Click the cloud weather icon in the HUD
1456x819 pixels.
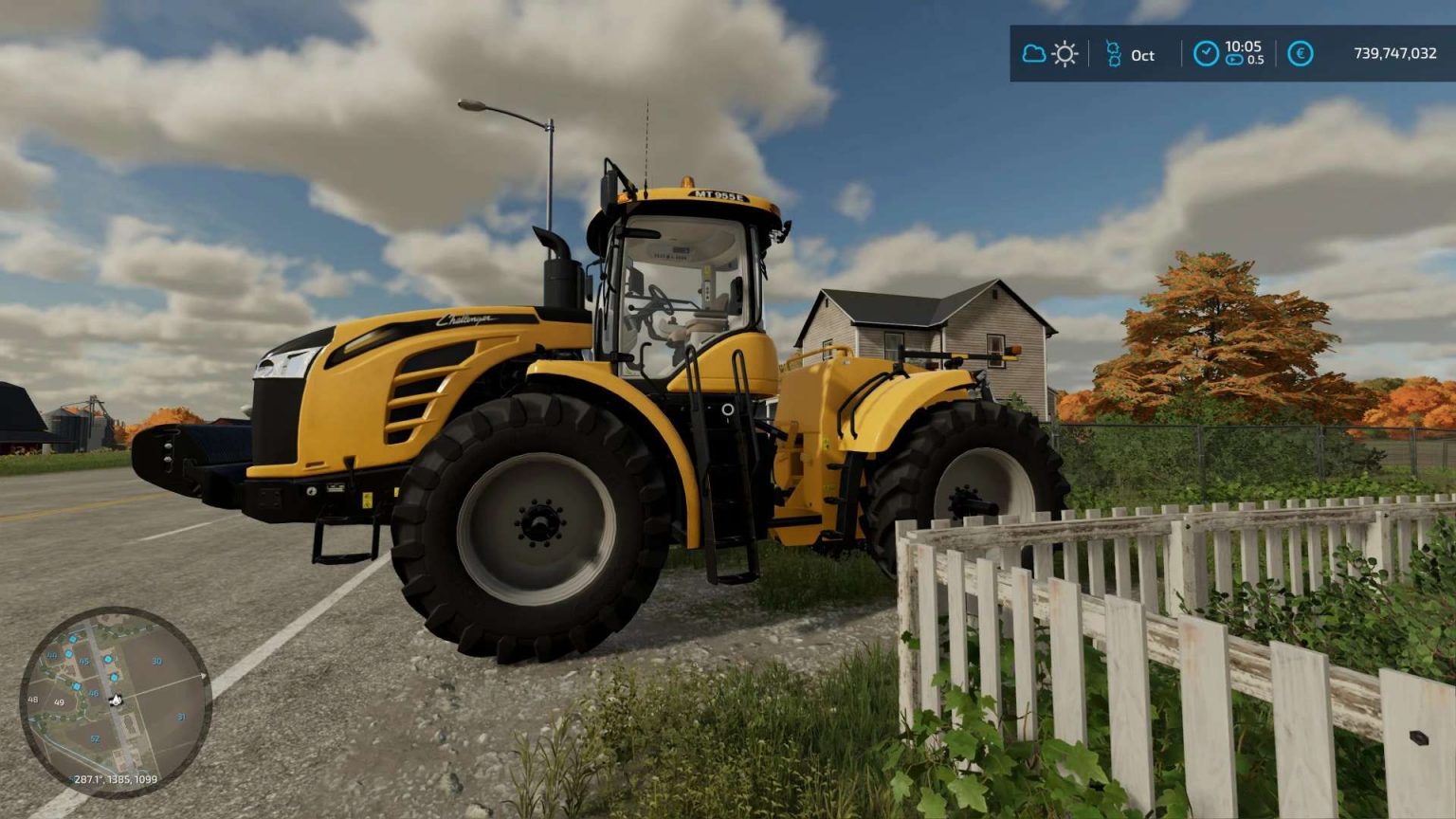coord(1034,54)
